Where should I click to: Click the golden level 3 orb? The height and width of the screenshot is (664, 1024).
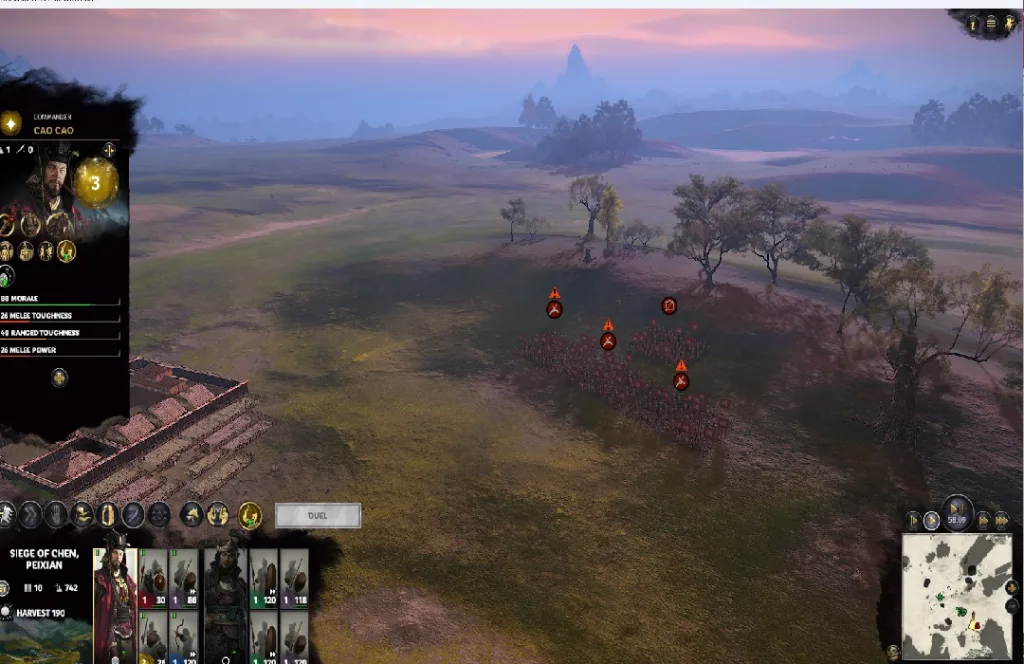tap(96, 183)
